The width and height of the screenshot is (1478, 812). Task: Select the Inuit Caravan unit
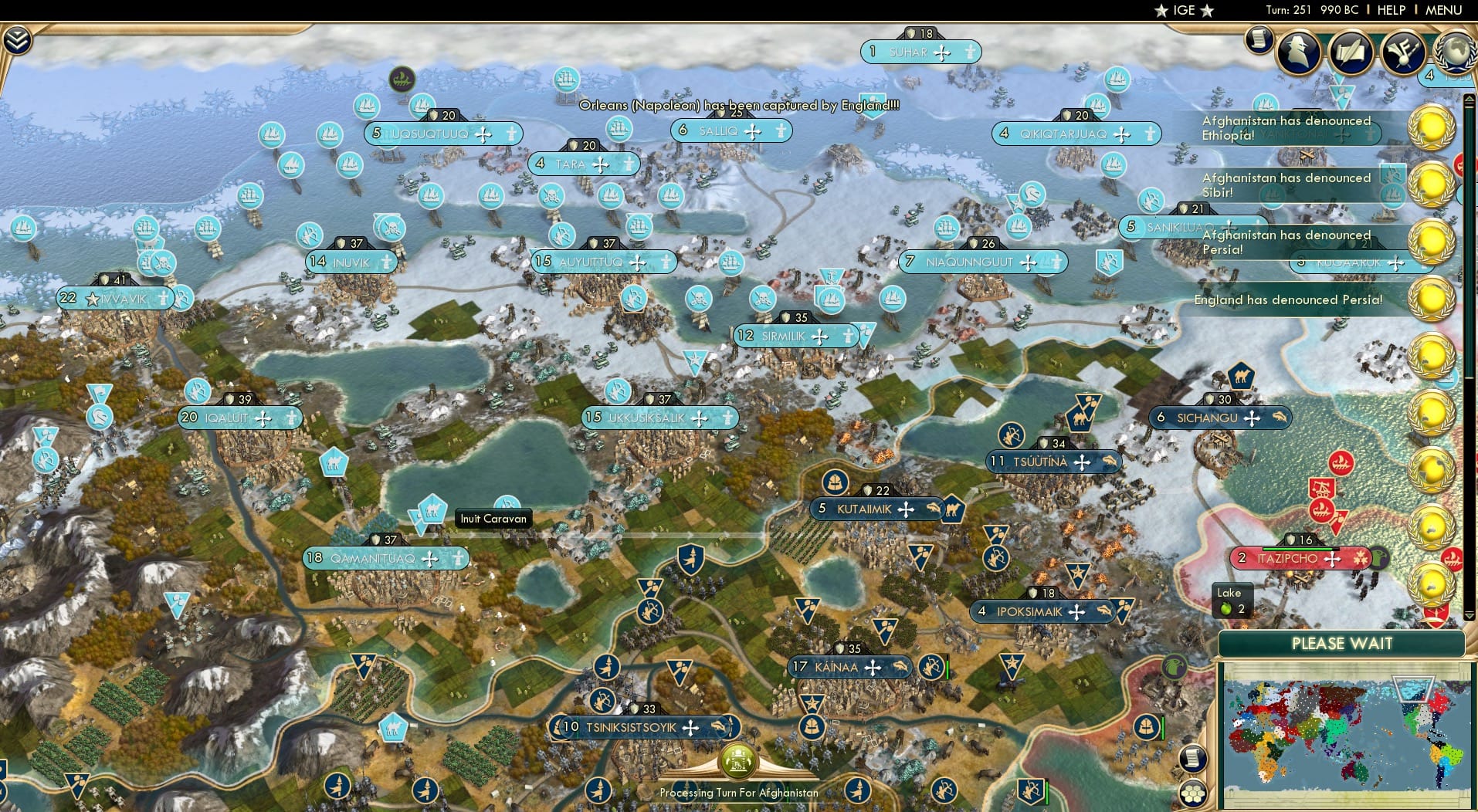[x=431, y=509]
